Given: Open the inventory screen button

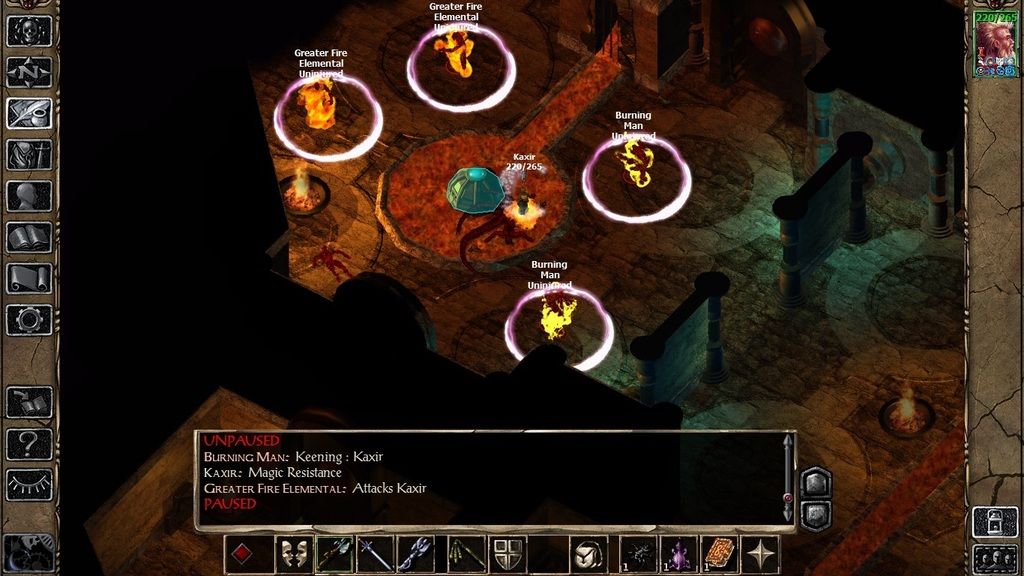Looking at the screenshot, I should pos(29,154).
